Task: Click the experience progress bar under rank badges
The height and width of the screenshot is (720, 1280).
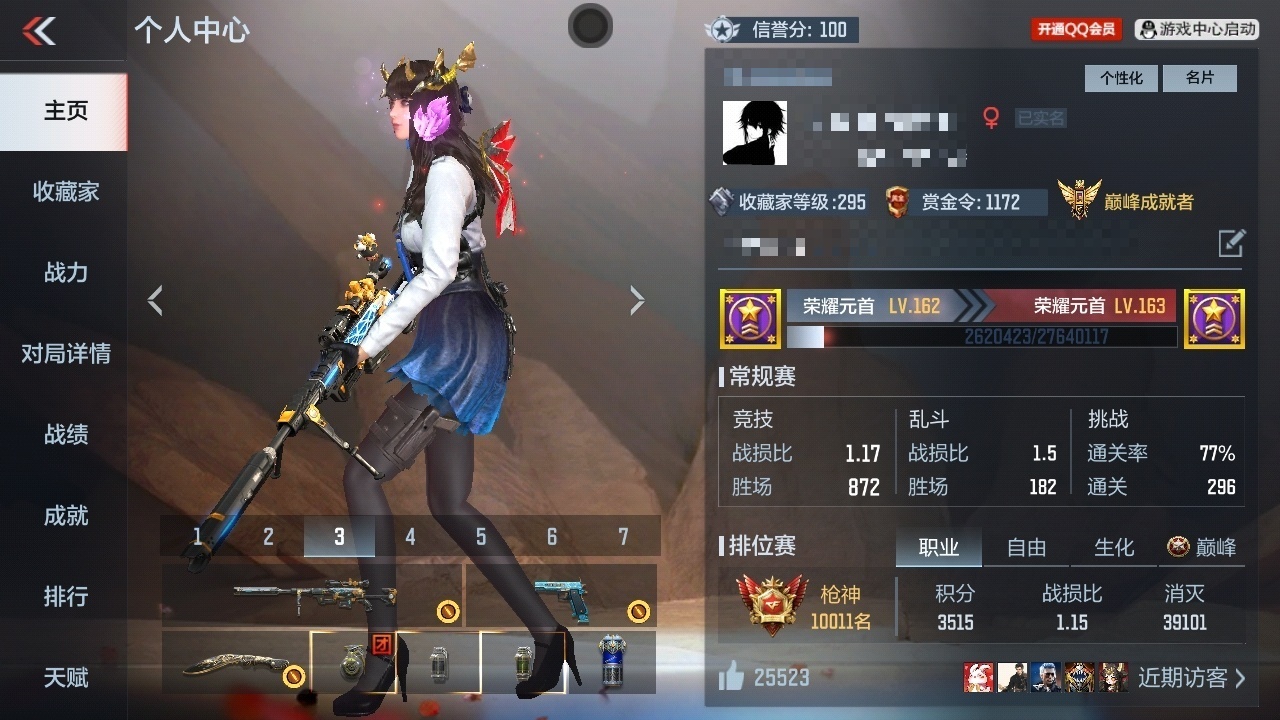Action: pyautogui.click(x=985, y=338)
